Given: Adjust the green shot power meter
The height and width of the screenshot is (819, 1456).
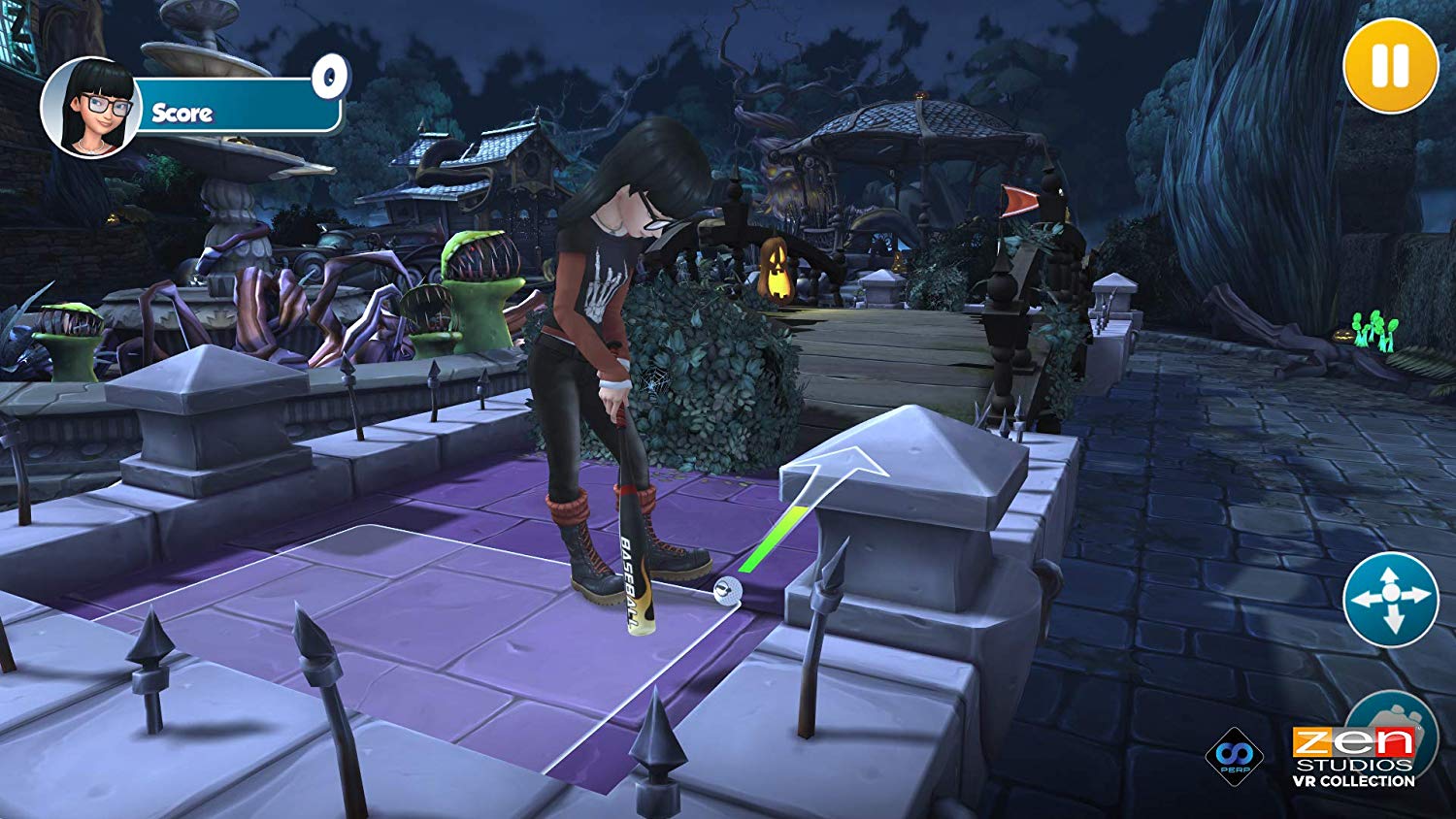Looking at the screenshot, I should coord(773,540).
